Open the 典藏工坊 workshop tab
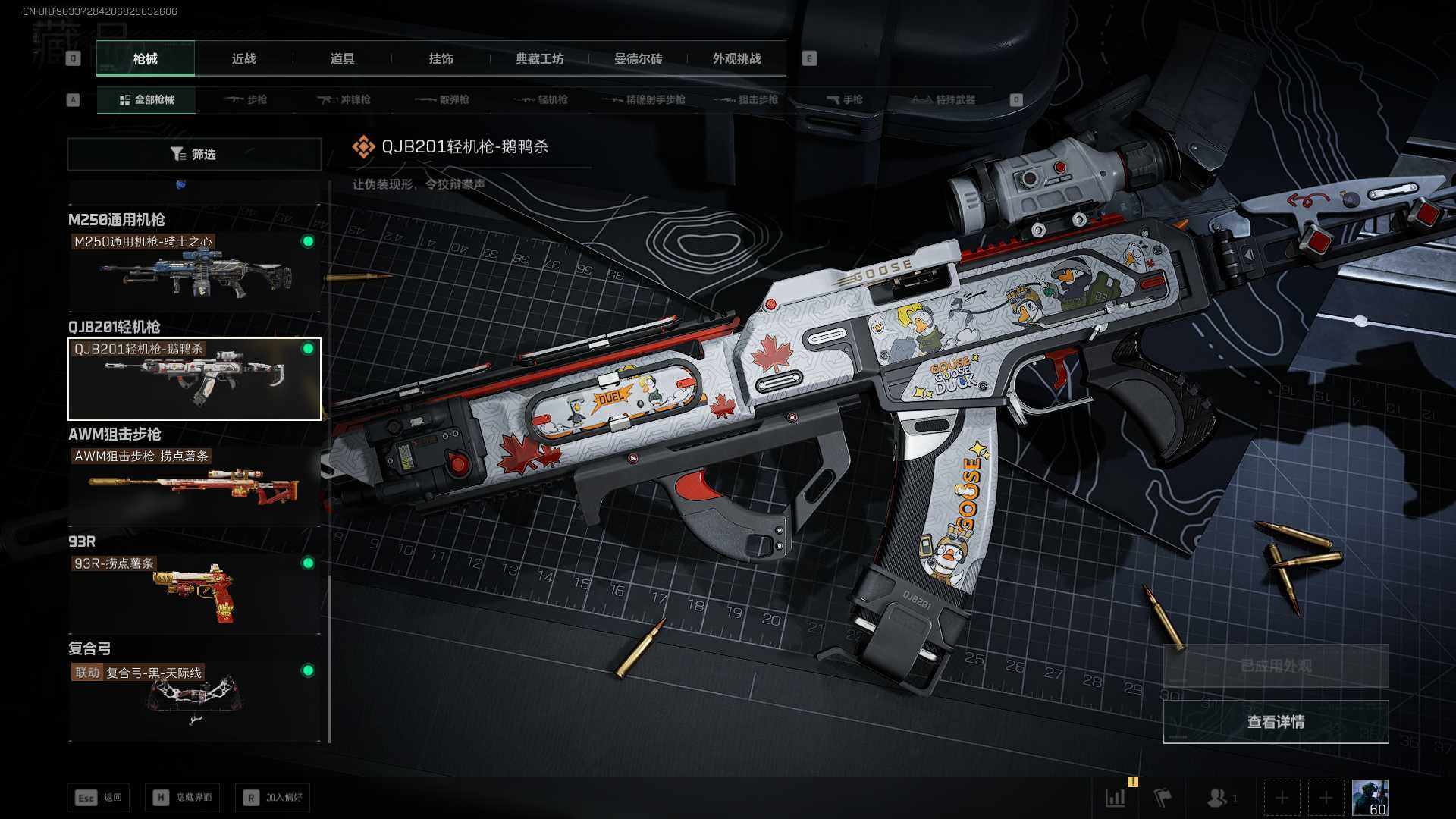Image resolution: width=1456 pixels, height=819 pixels. [x=539, y=59]
